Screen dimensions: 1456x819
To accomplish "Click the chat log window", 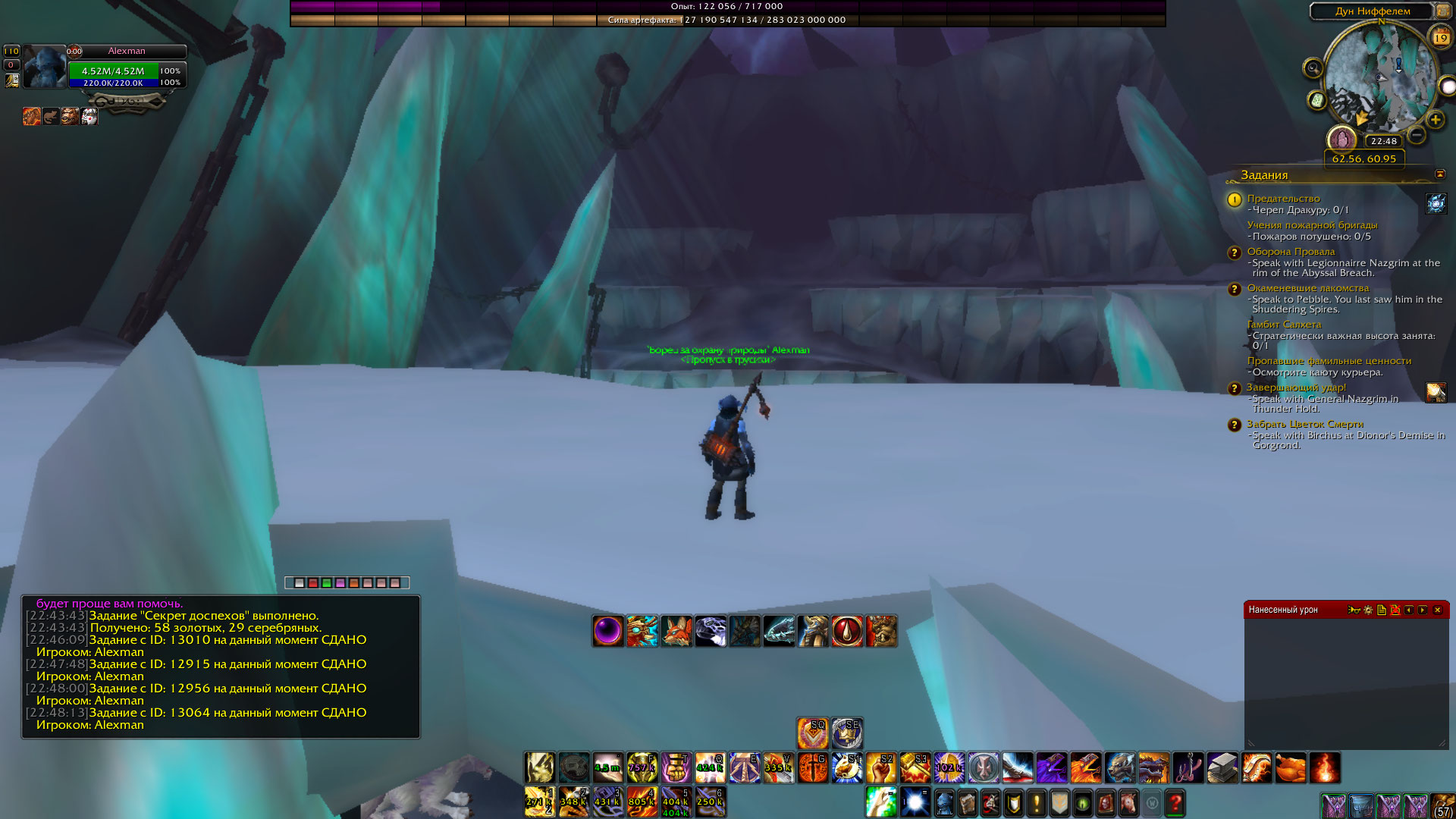I will pos(221,667).
